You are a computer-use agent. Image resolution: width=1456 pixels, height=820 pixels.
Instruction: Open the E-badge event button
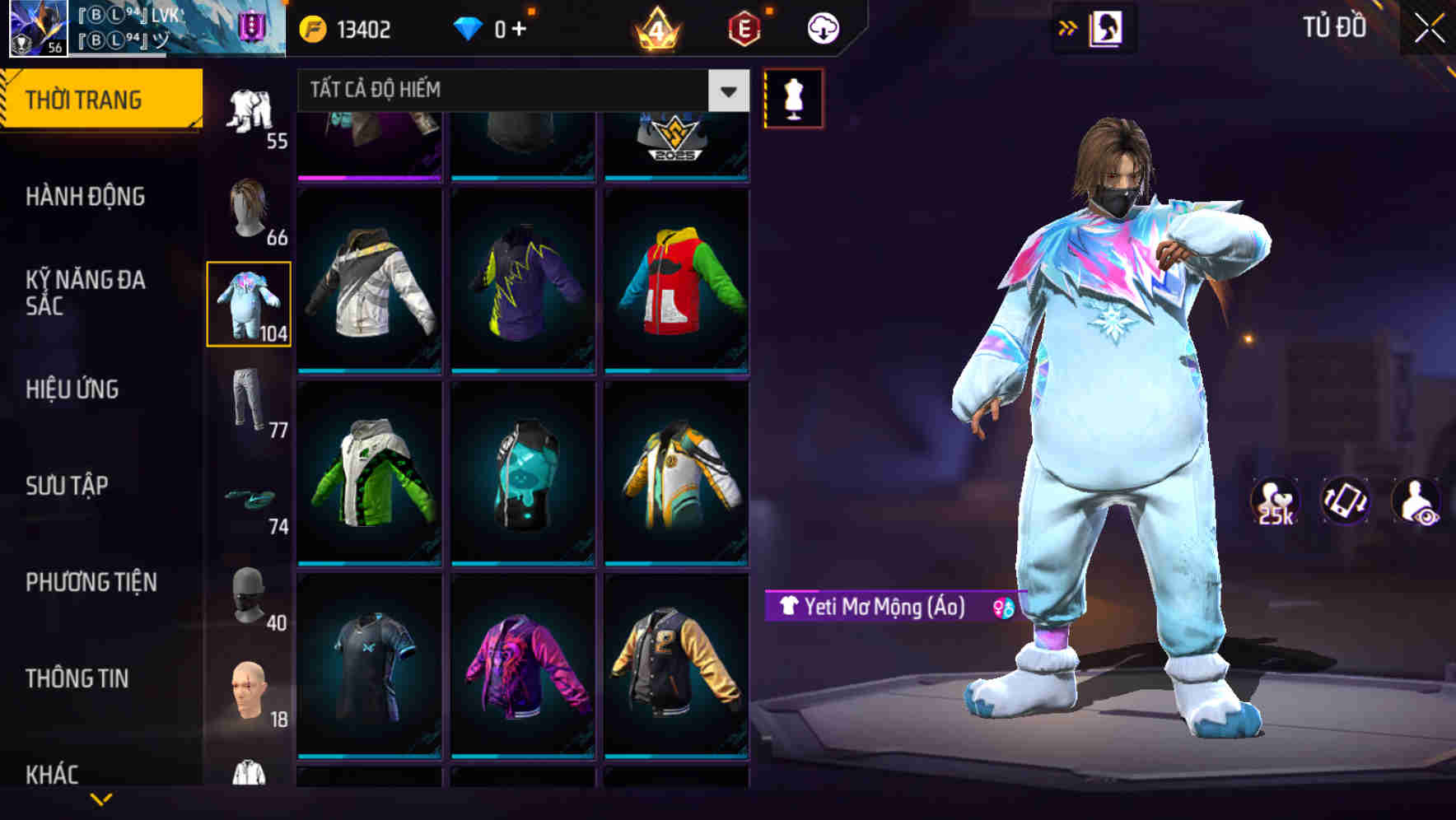click(x=742, y=27)
